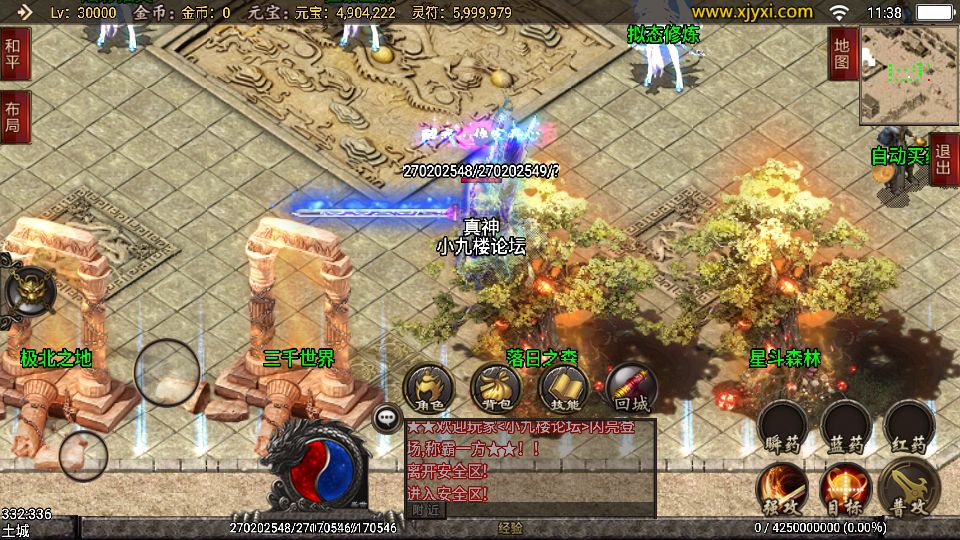
Task: Tap the 瞬药 instant potion slot
Action: click(783, 427)
